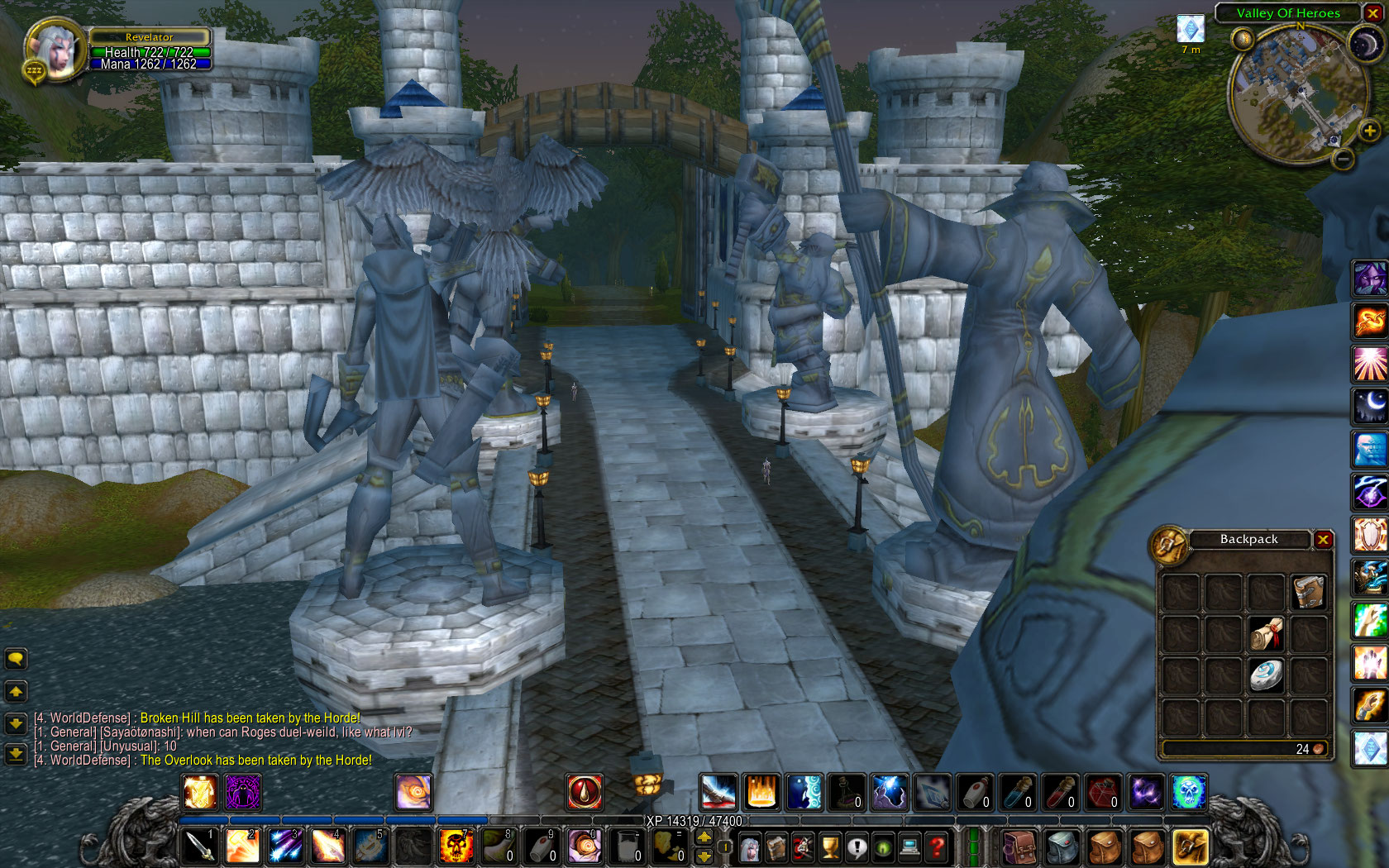
Task: Zoom in the minimap with plus button
Action: tap(1369, 131)
